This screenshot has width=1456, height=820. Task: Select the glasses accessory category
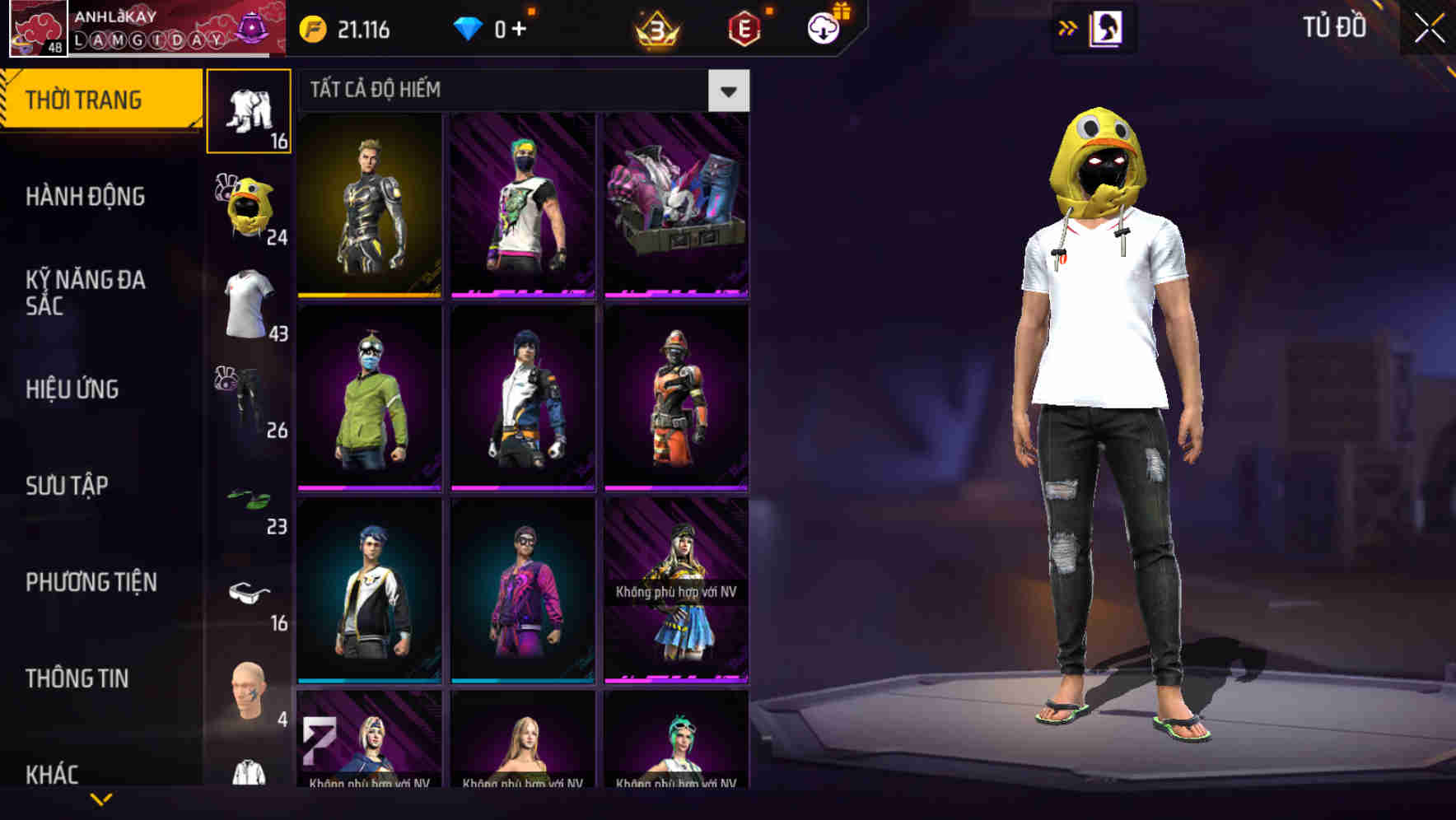point(250,594)
